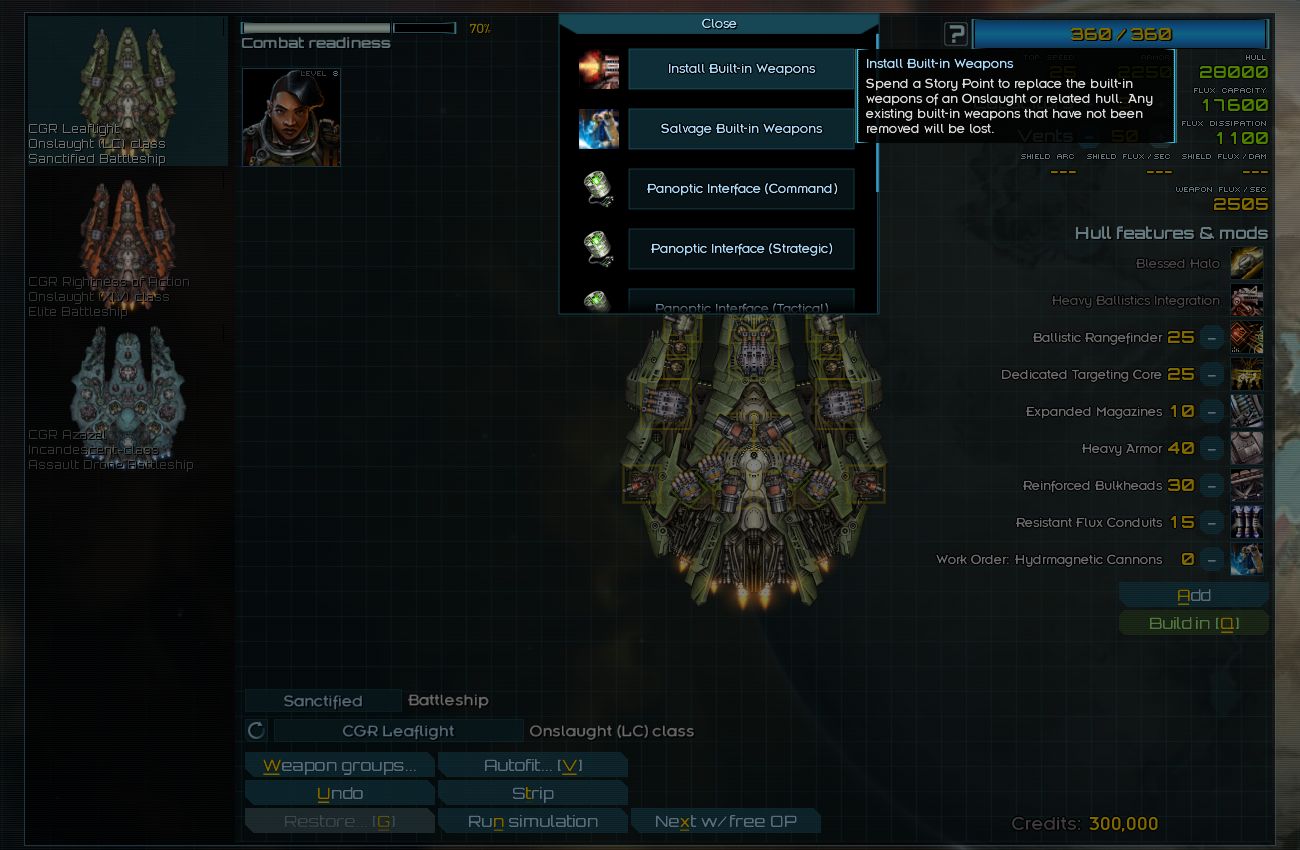Open the Autofit dialog
This screenshot has width=1300, height=850.
point(532,766)
